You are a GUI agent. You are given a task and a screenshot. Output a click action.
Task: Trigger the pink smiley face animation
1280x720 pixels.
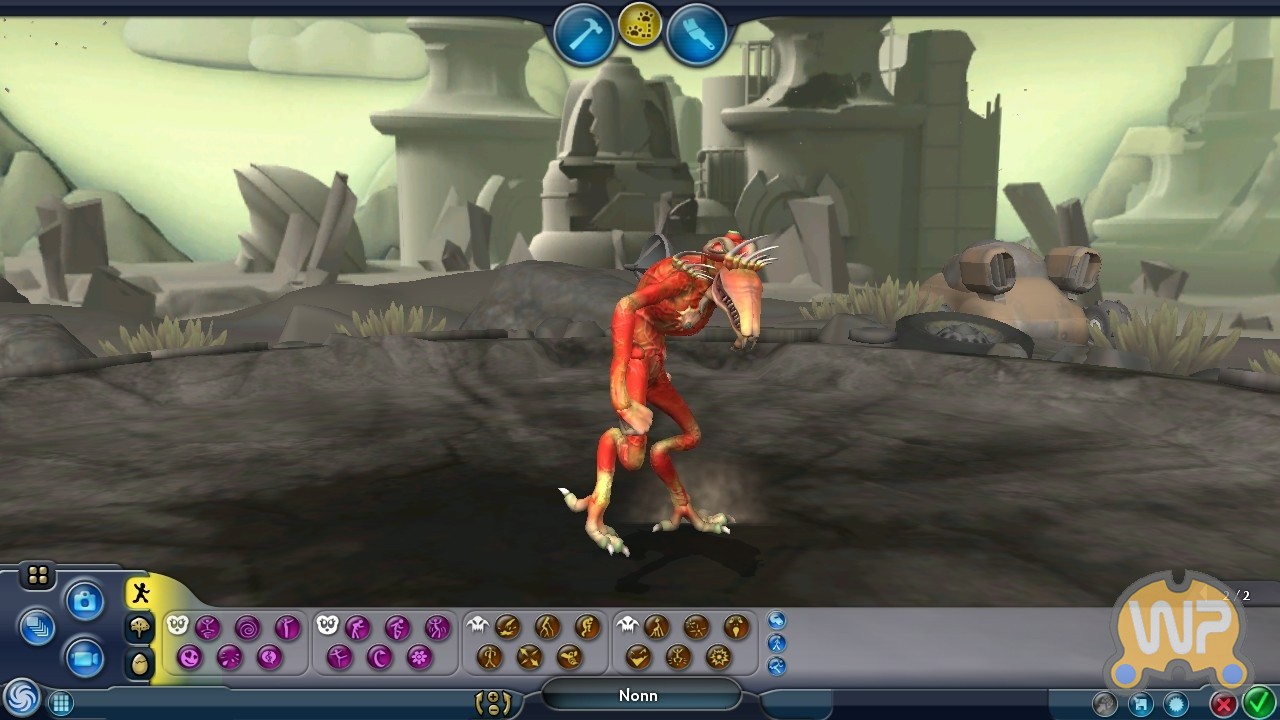189,657
